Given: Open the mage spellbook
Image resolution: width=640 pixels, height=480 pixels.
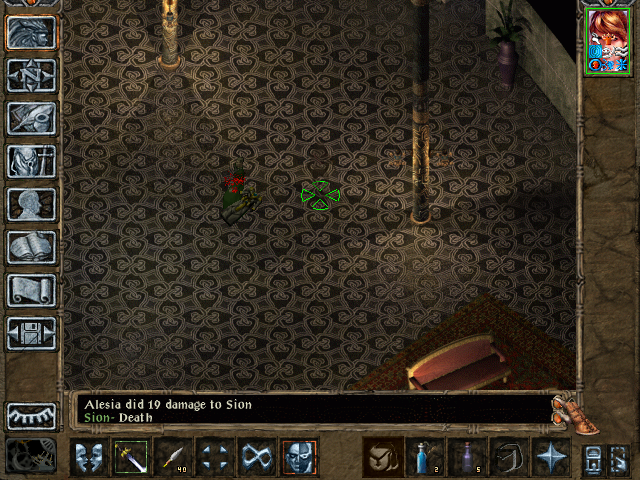Looking at the screenshot, I should click(x=31, y=247).
